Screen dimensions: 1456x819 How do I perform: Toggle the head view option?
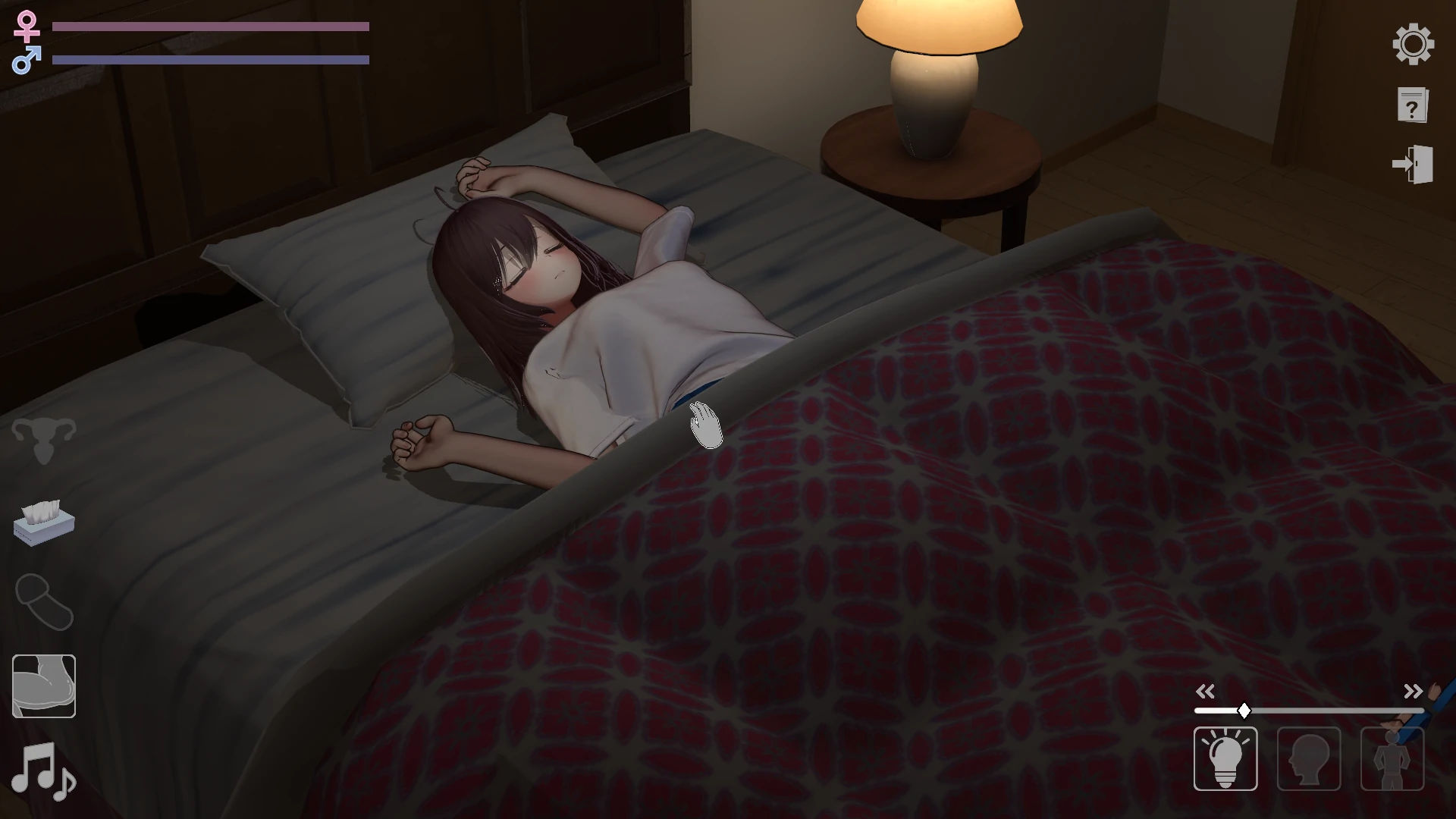click(x=1309, y=758)
